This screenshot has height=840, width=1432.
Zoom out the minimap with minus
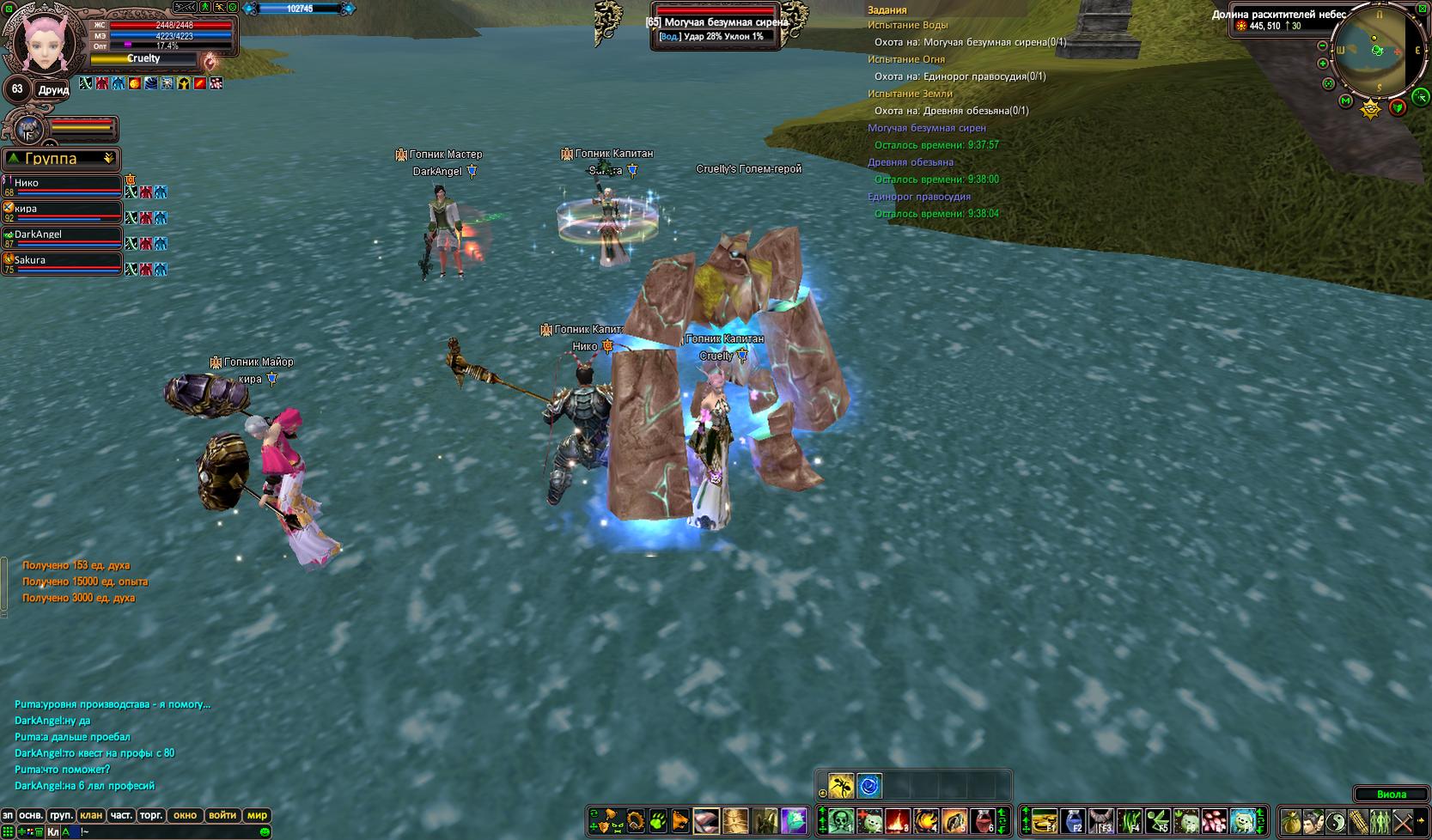point(1323,46)
